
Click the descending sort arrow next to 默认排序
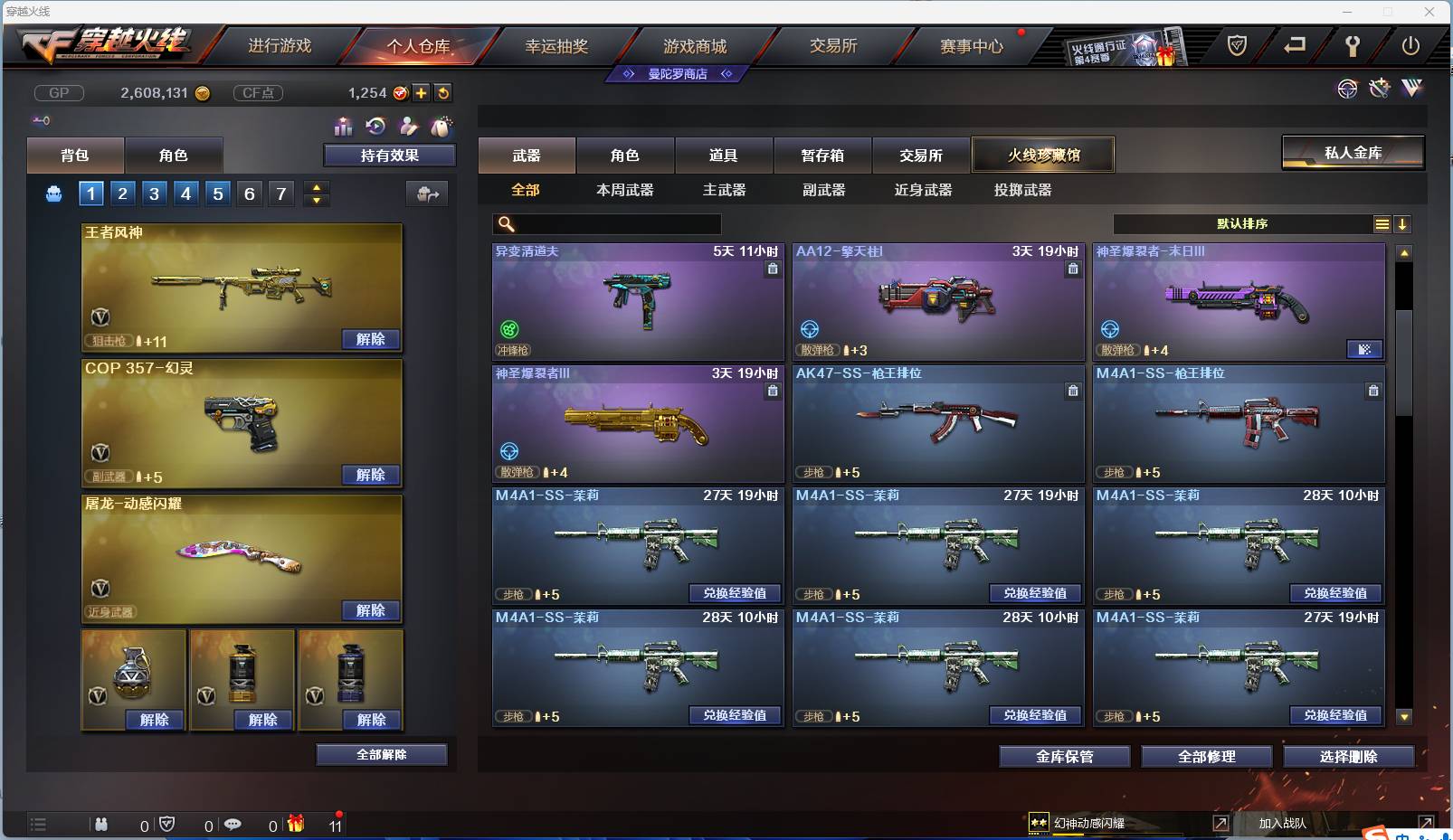[x=1403, y=223]
